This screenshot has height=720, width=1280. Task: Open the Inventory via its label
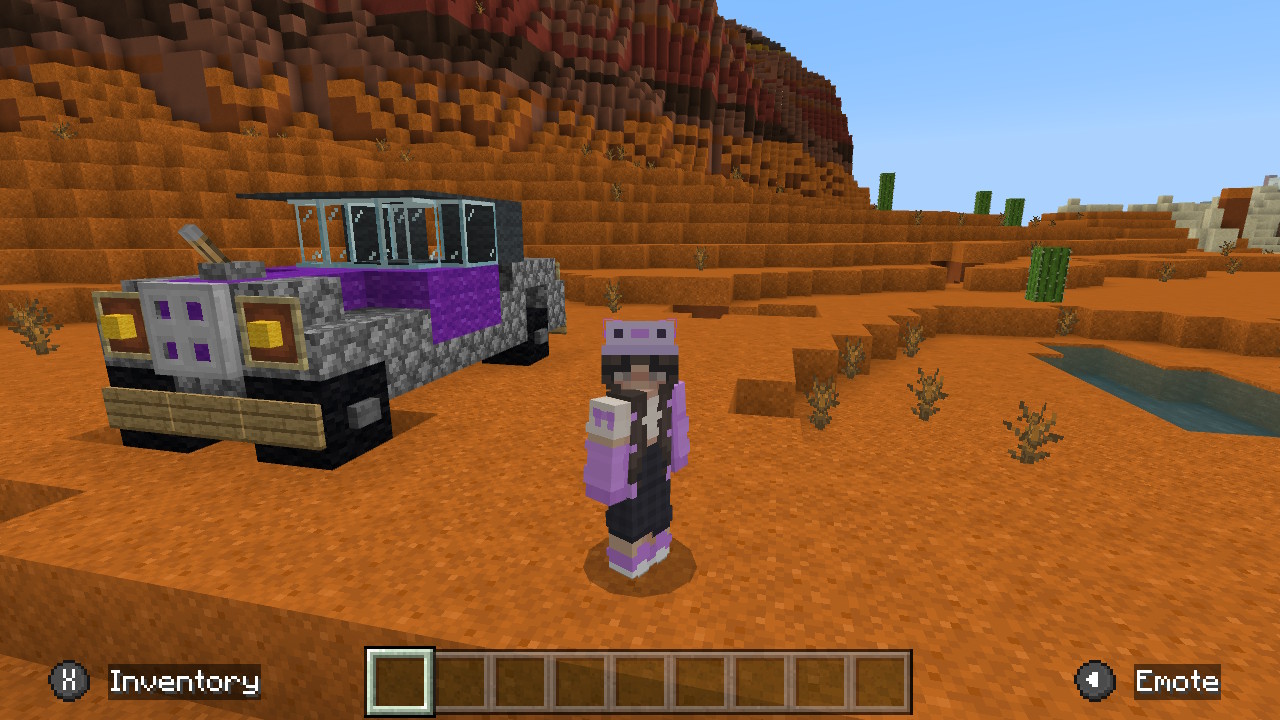click(183, 683)
